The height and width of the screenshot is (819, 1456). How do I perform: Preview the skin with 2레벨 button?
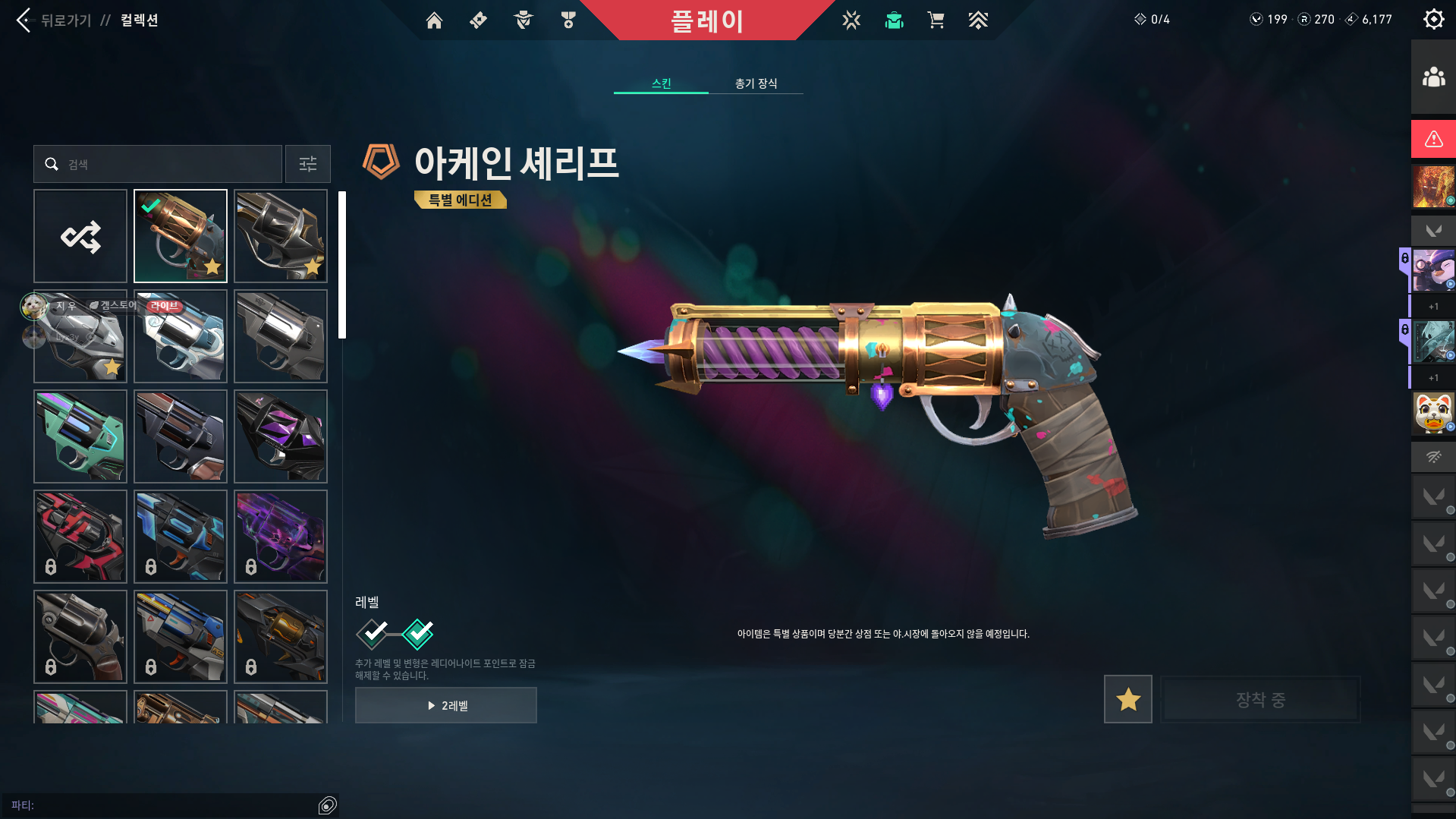pyautogui.click(x=445, y=704)
